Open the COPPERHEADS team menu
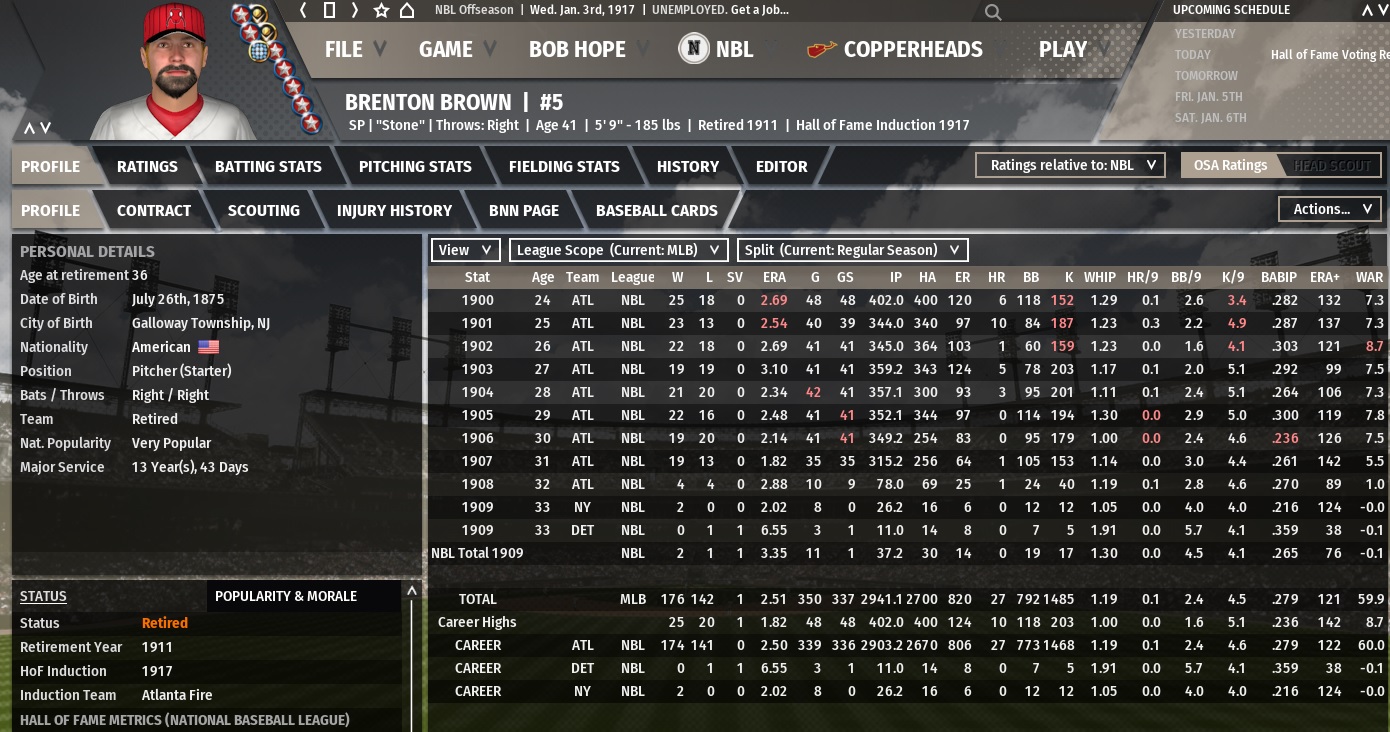This screenshot has width=1390, height=732. coord(896,49)
